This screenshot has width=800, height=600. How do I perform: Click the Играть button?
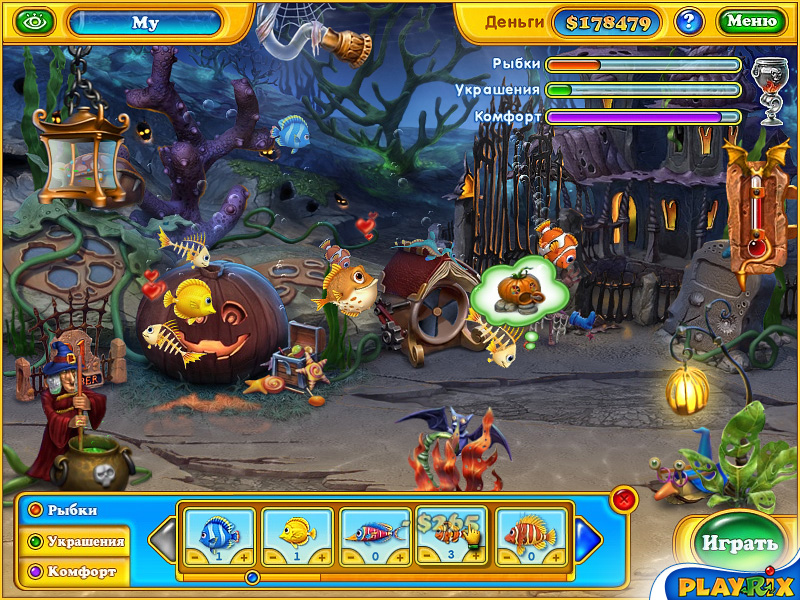pos(739,544)
